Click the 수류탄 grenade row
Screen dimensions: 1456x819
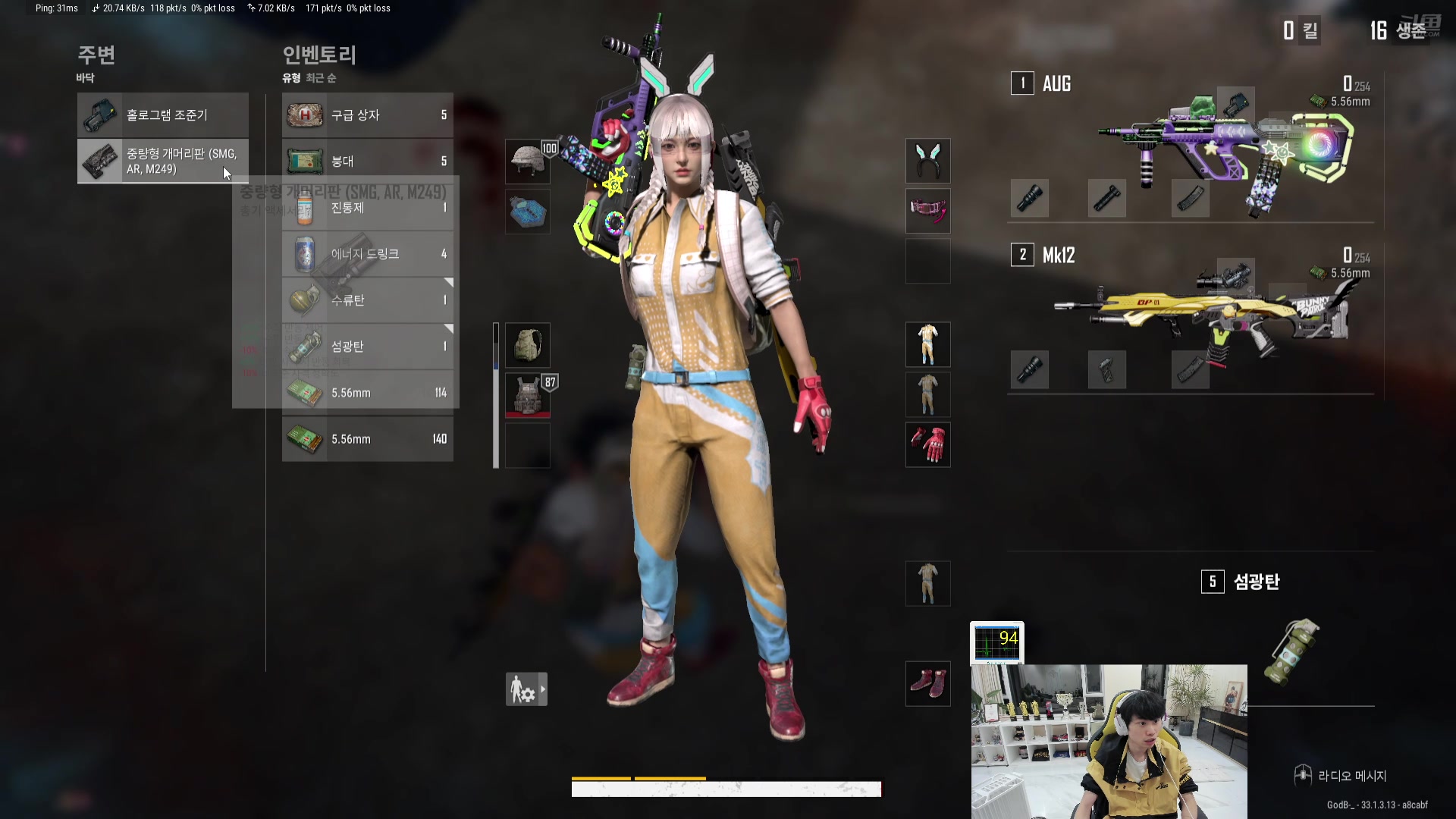tap(367, 300)
